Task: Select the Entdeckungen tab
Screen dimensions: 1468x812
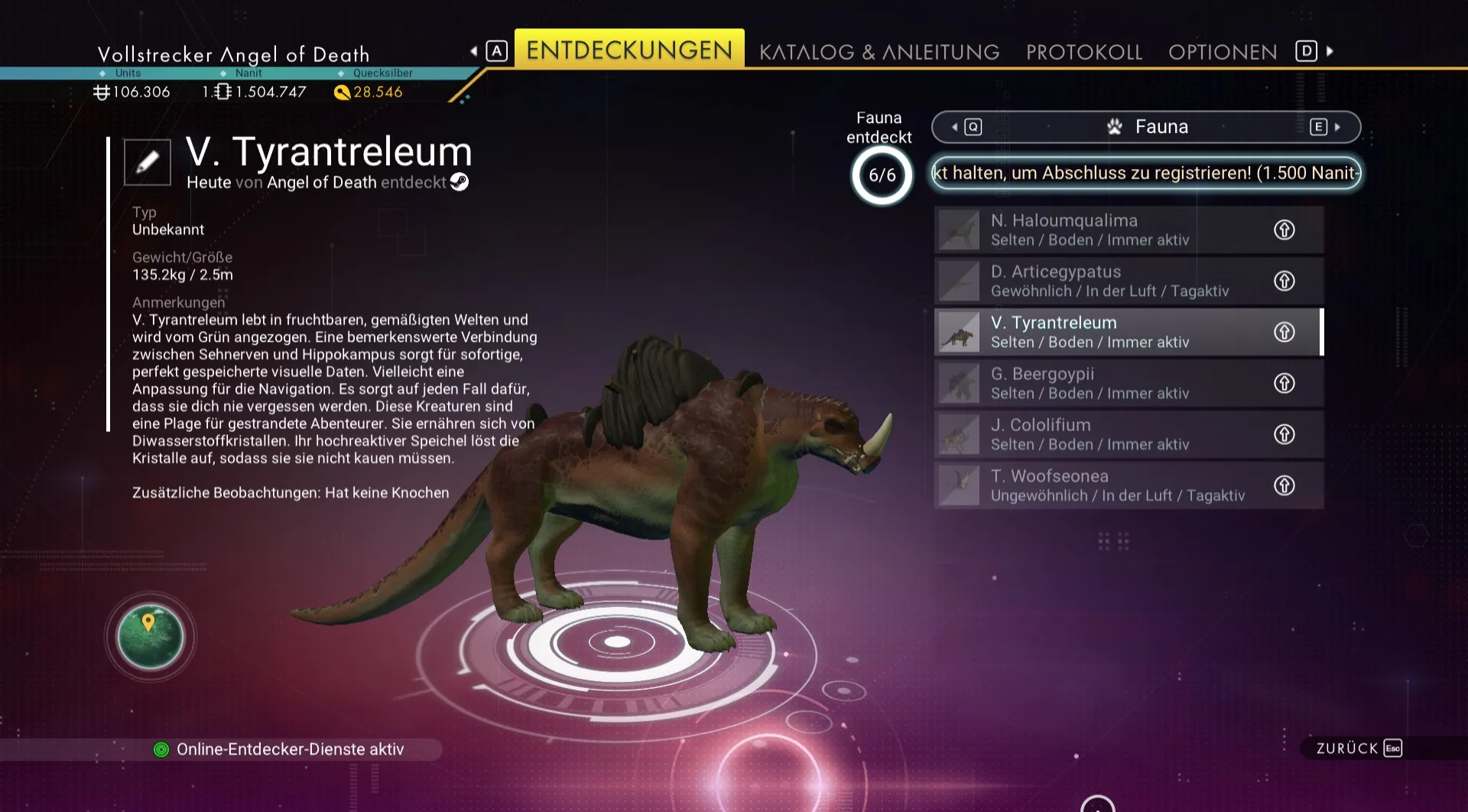Action: point(628,50)
